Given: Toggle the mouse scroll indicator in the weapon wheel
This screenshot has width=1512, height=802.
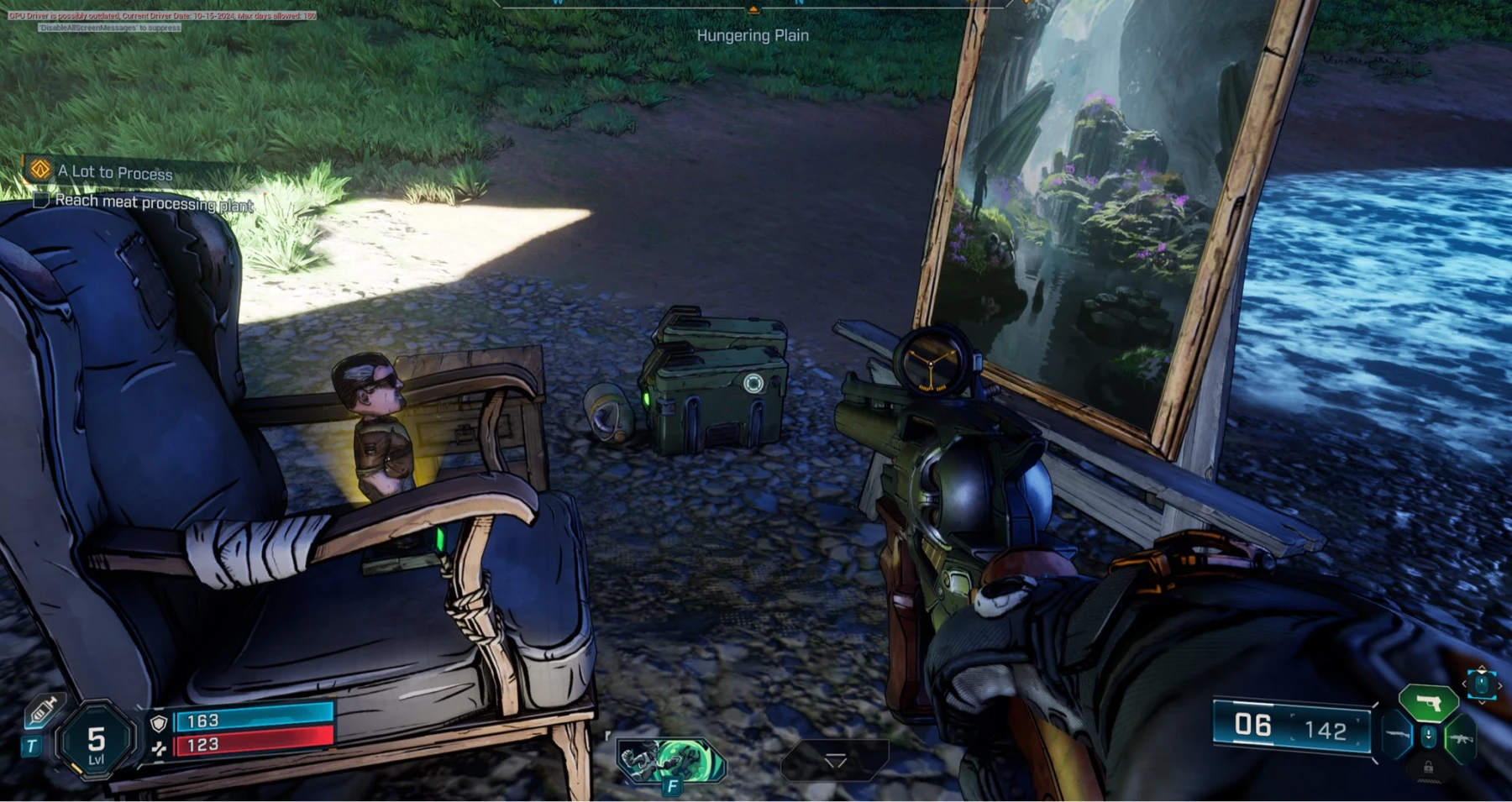Looking at the screenshot, I should pyautogui.click(x=1429, y=736).
